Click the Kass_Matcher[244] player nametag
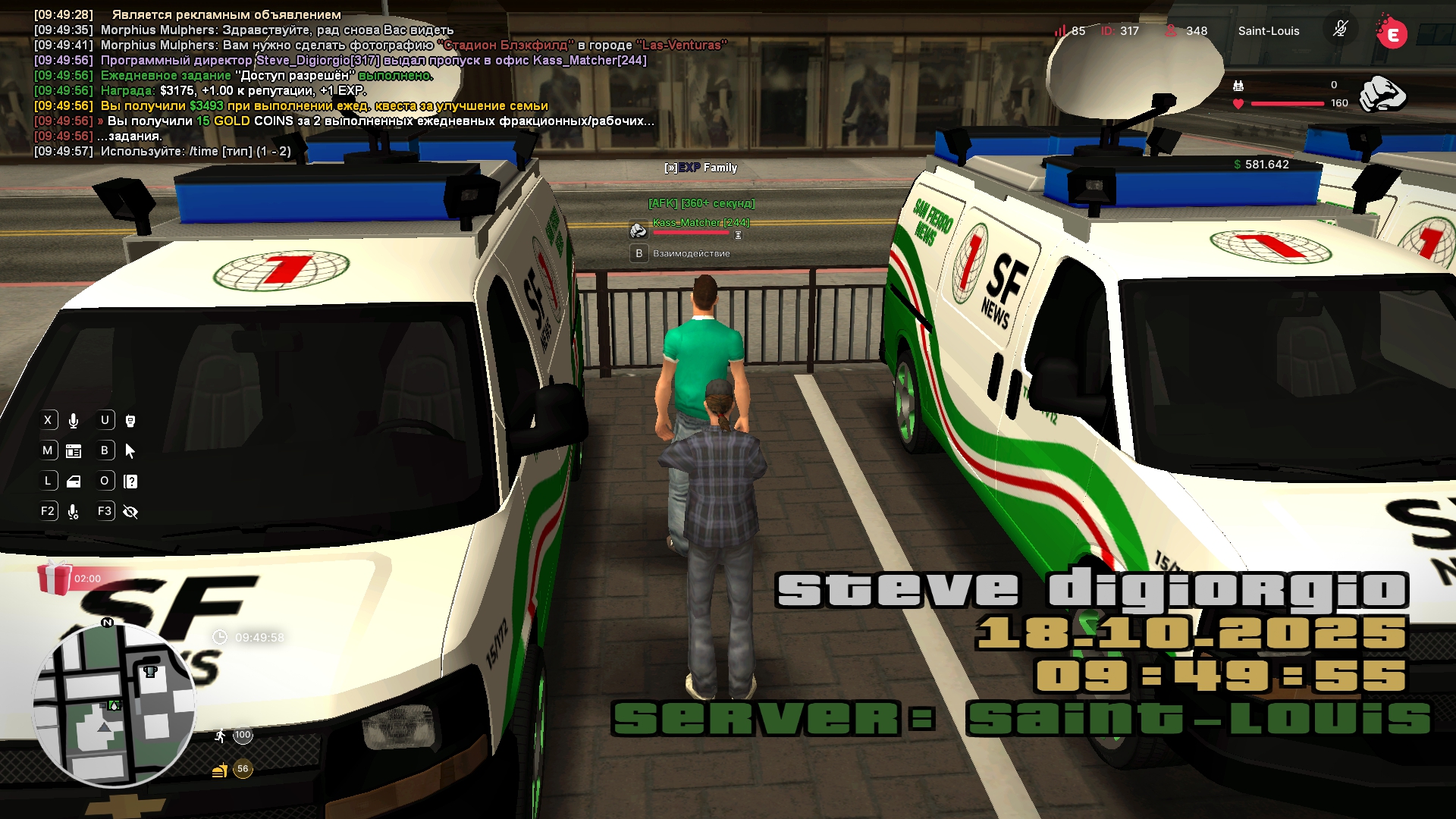Screen dimensions: 1456x819 (x=700, y=222)
